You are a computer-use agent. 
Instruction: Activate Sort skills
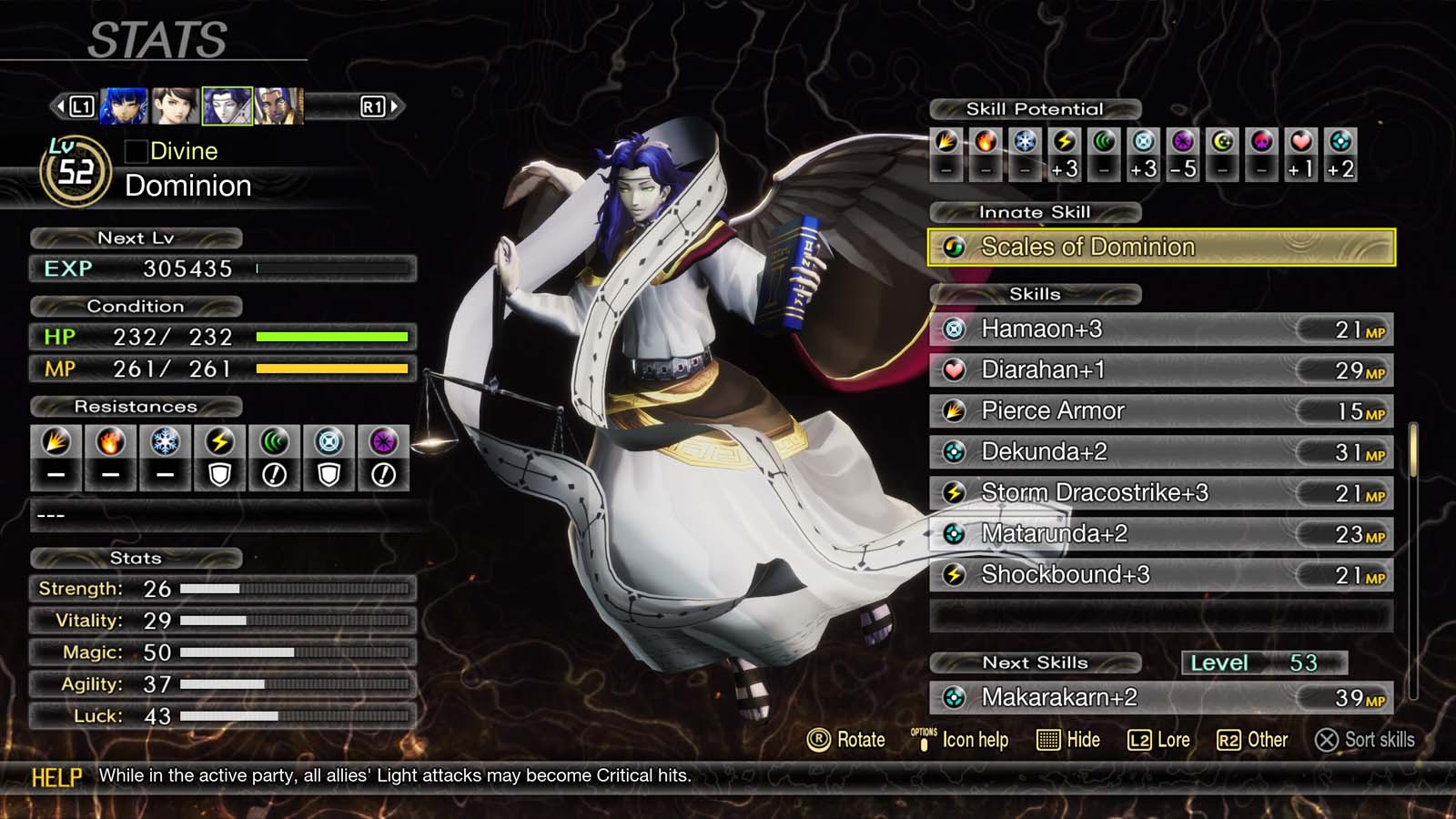click(x=1365, y=740)
